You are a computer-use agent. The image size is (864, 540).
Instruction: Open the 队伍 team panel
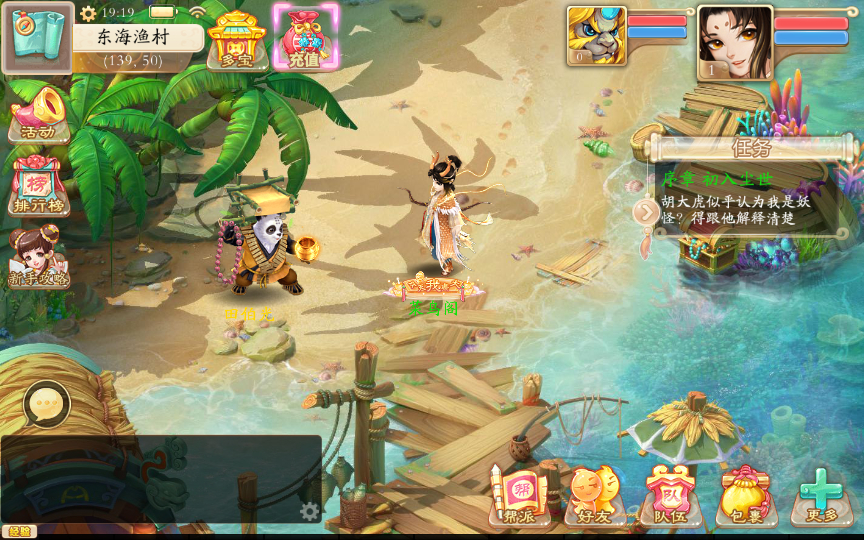[669, 494]
